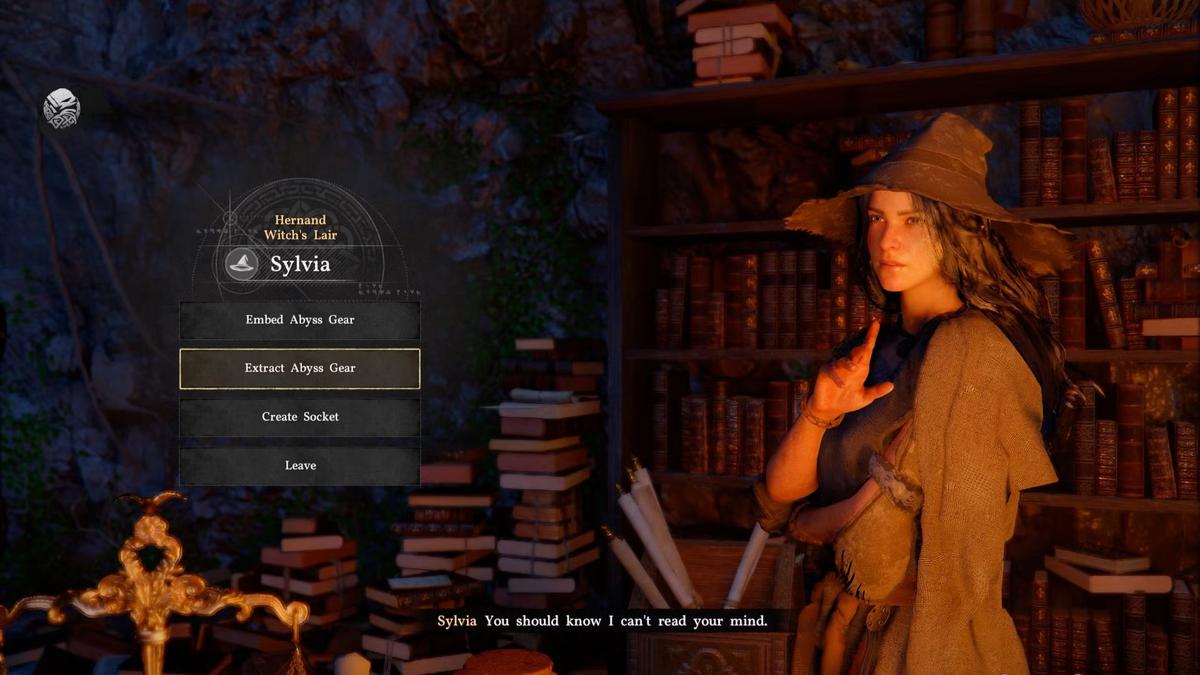Leave the conversation with Sylvia
The width and height of the screenshot is (1200, 675).
300,465
